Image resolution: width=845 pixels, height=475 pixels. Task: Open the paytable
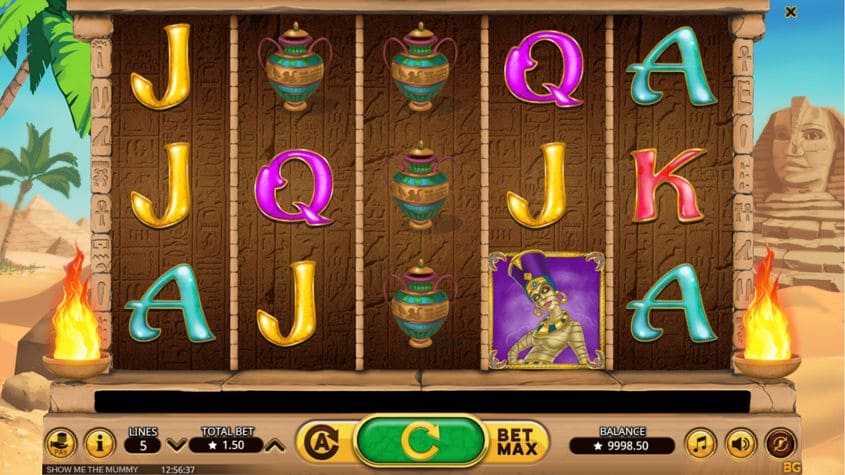pyautogui.click(x=61, y=442)
